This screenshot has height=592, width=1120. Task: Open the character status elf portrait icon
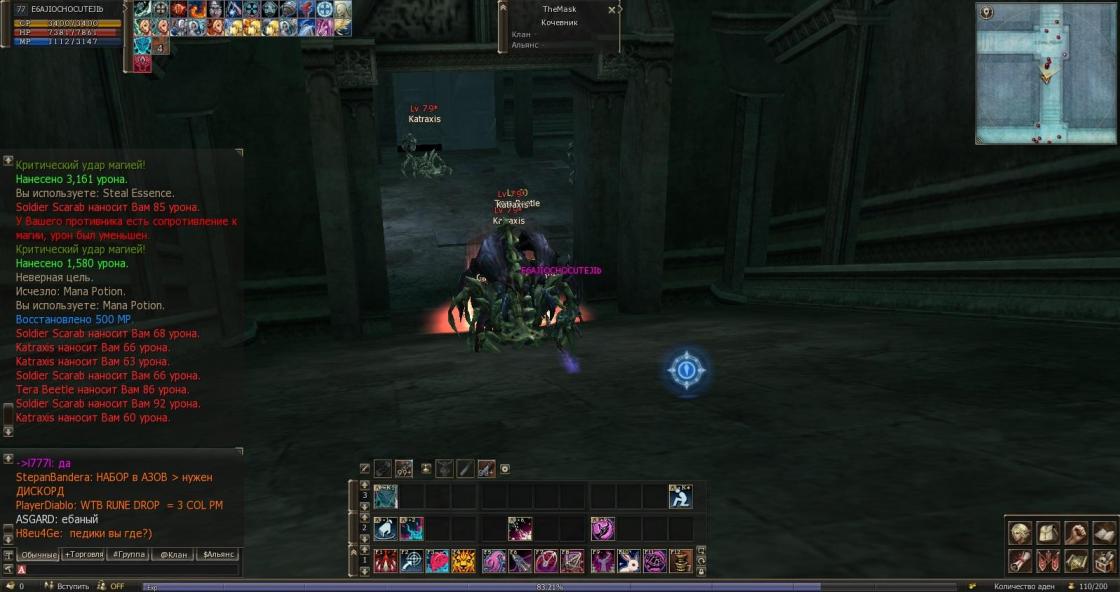click(x=1019, y=533)
